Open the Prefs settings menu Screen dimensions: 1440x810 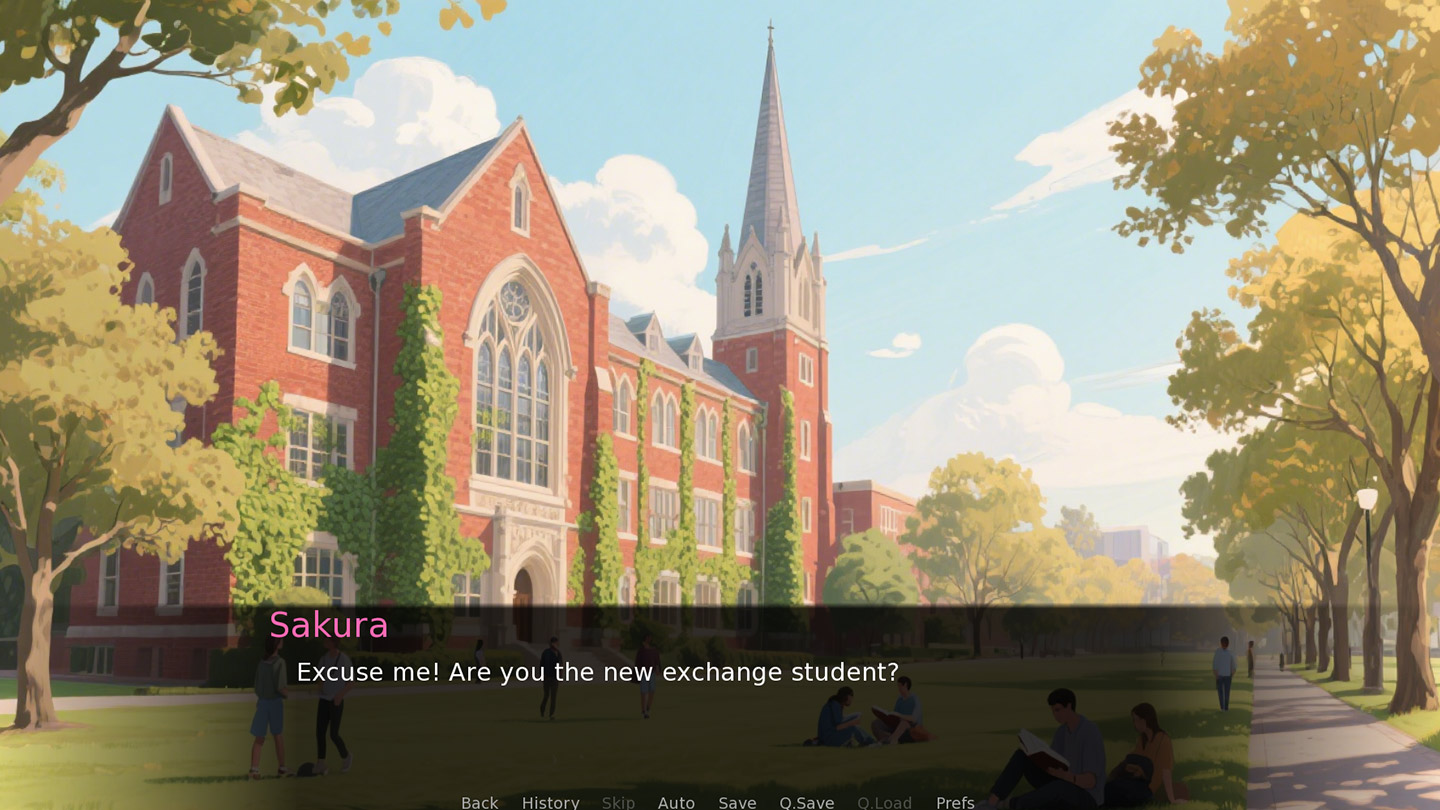click(x=955, y=802)
